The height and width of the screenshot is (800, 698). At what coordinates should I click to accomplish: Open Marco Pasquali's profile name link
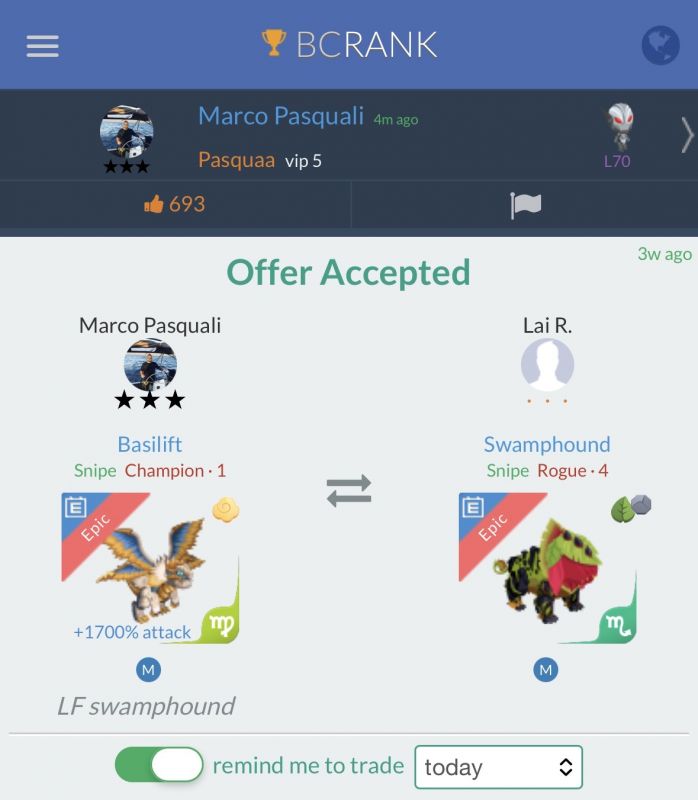281,116
